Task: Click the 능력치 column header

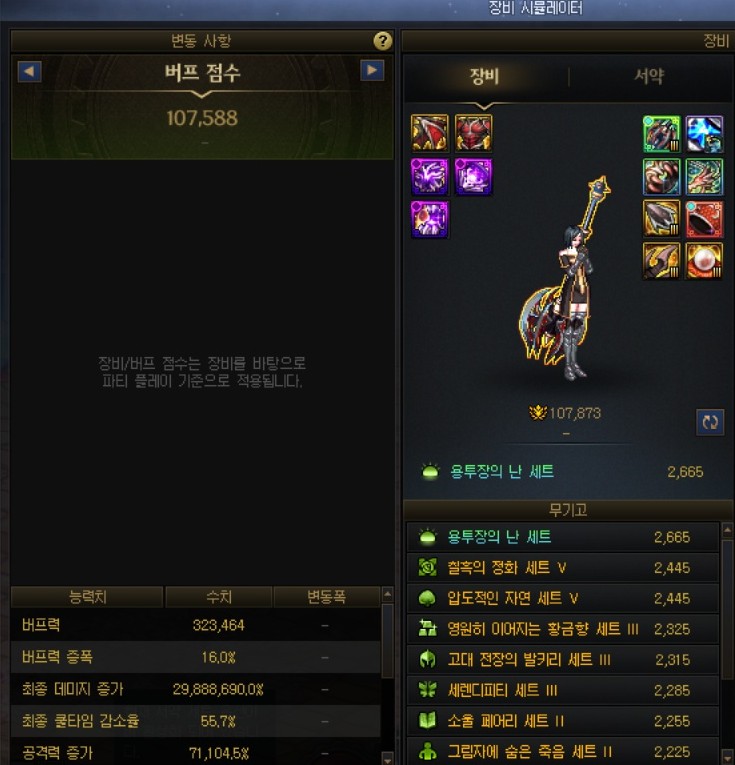Action: pos(87,597)
